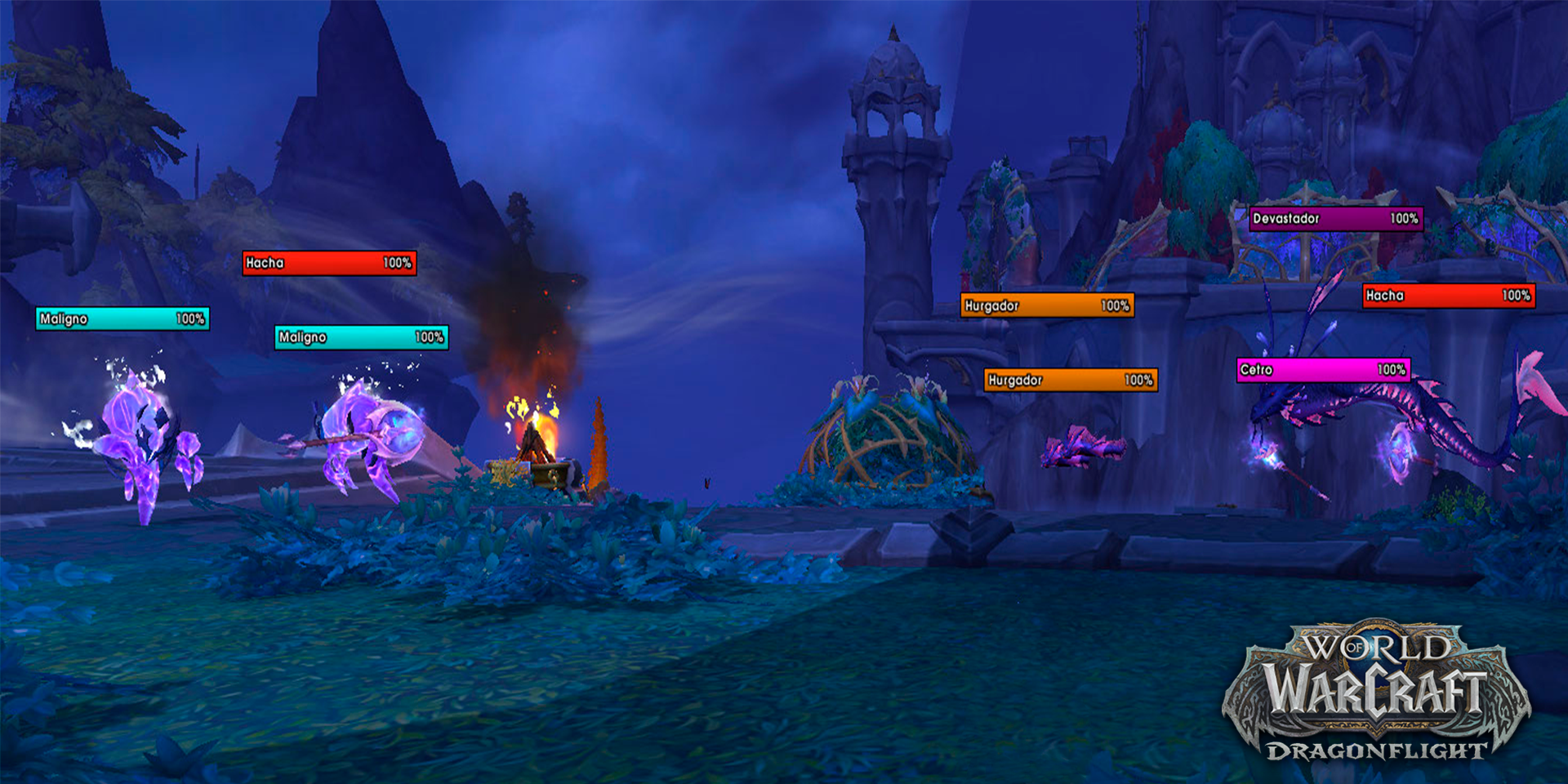Select the magenta Cetro nameplate
This screenshot has width=1568, height=784.
point(1323,370)
